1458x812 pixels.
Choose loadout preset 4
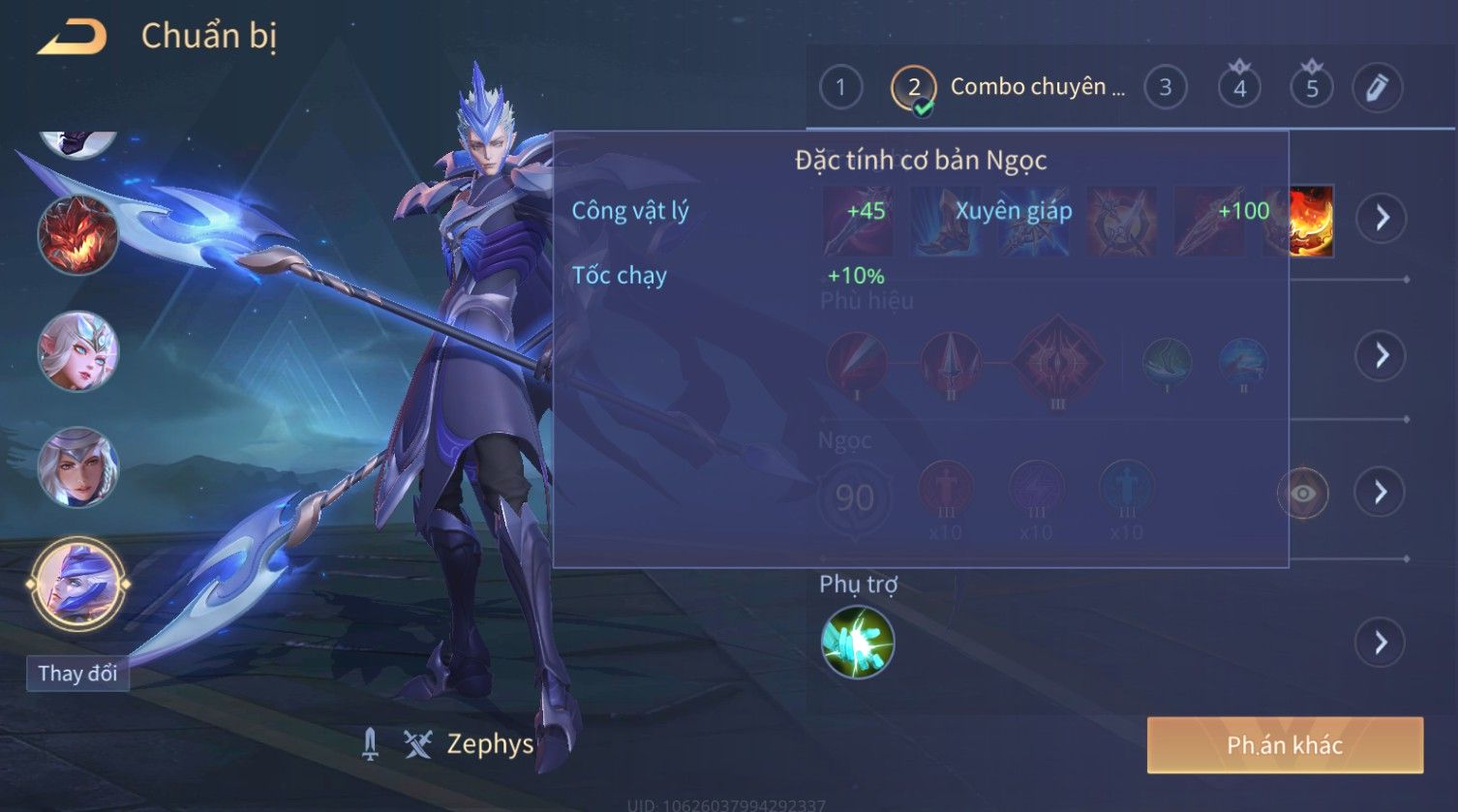[x=1239, y=88]
